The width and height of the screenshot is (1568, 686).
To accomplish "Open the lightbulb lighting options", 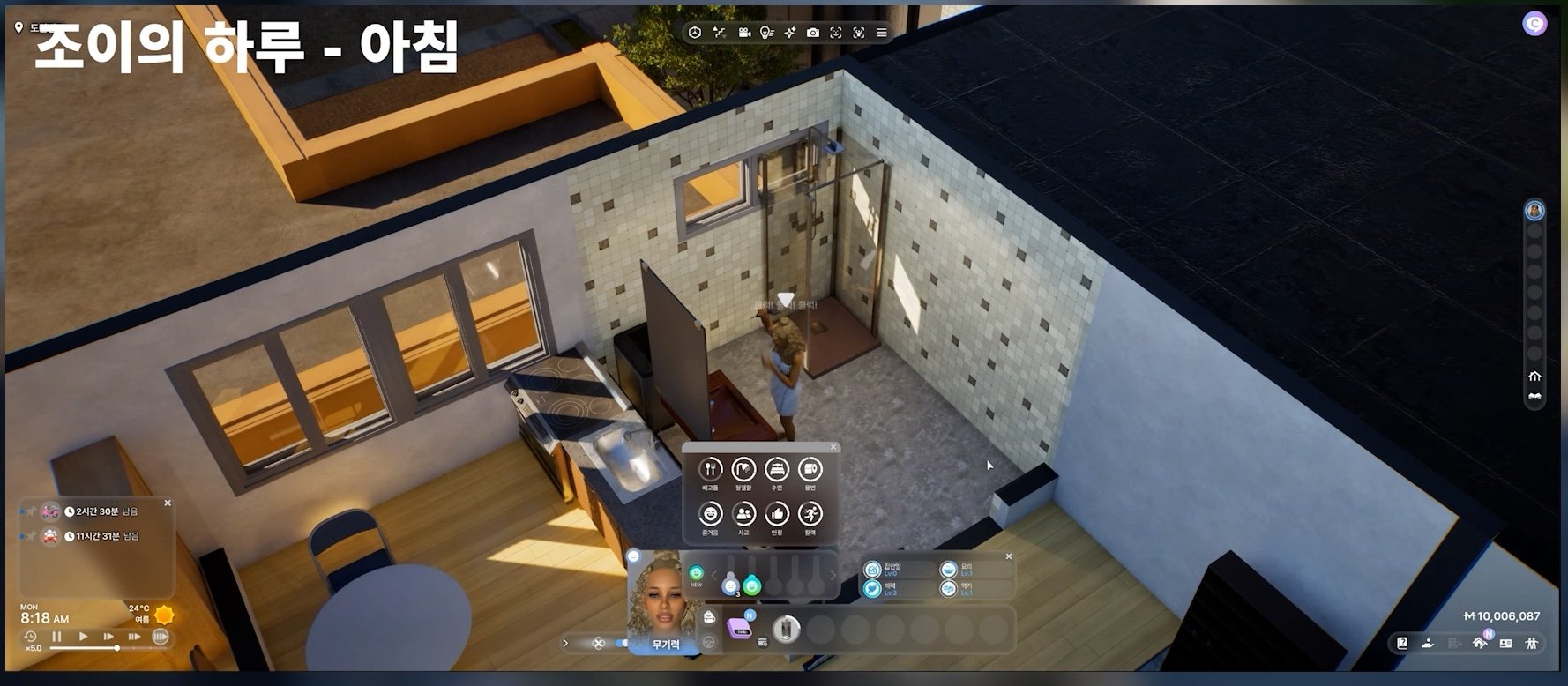I will [x=766, y=33].
